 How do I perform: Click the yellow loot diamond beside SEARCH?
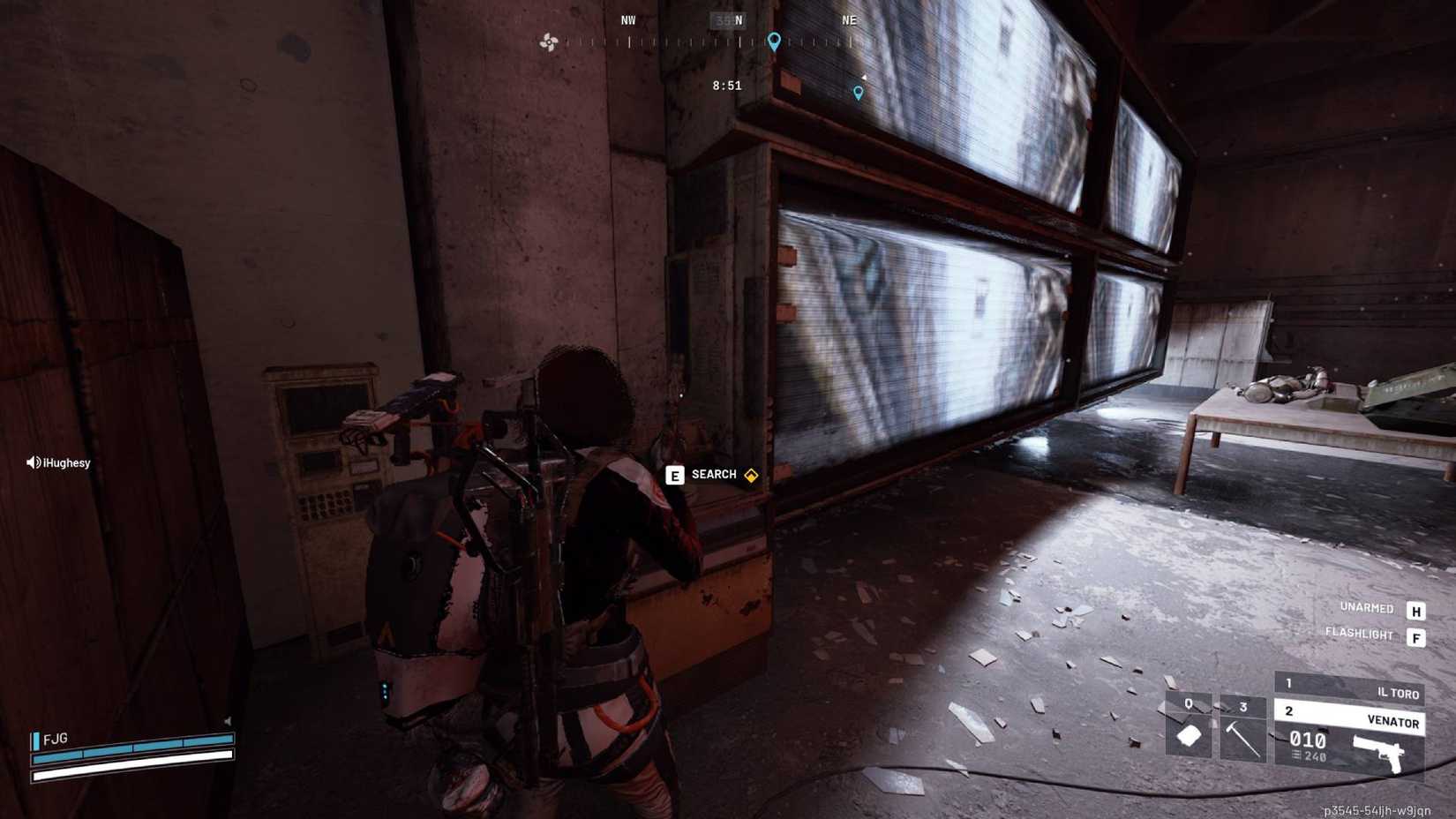751,474
